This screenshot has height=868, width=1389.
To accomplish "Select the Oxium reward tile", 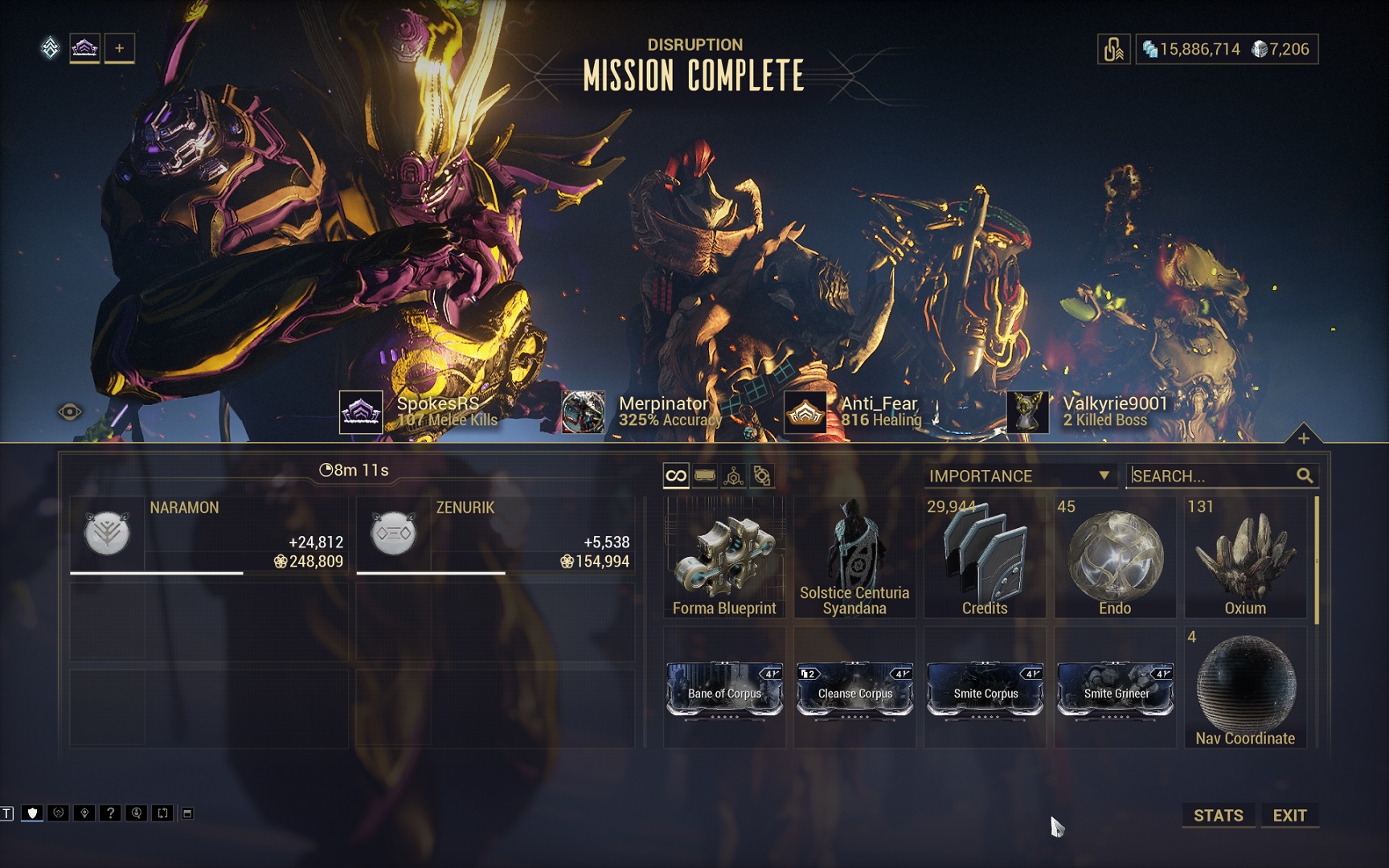I will tap(1245, 557).
